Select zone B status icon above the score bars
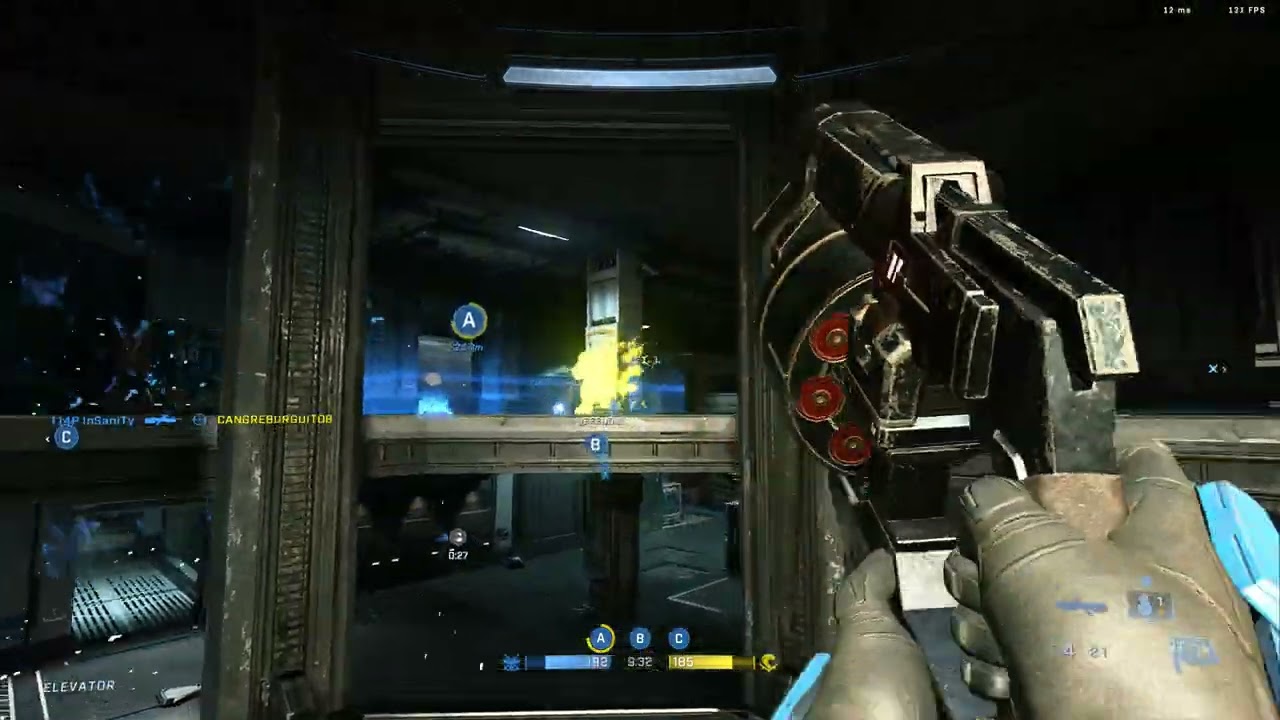The image size is (1280, 720). [640, 638]
